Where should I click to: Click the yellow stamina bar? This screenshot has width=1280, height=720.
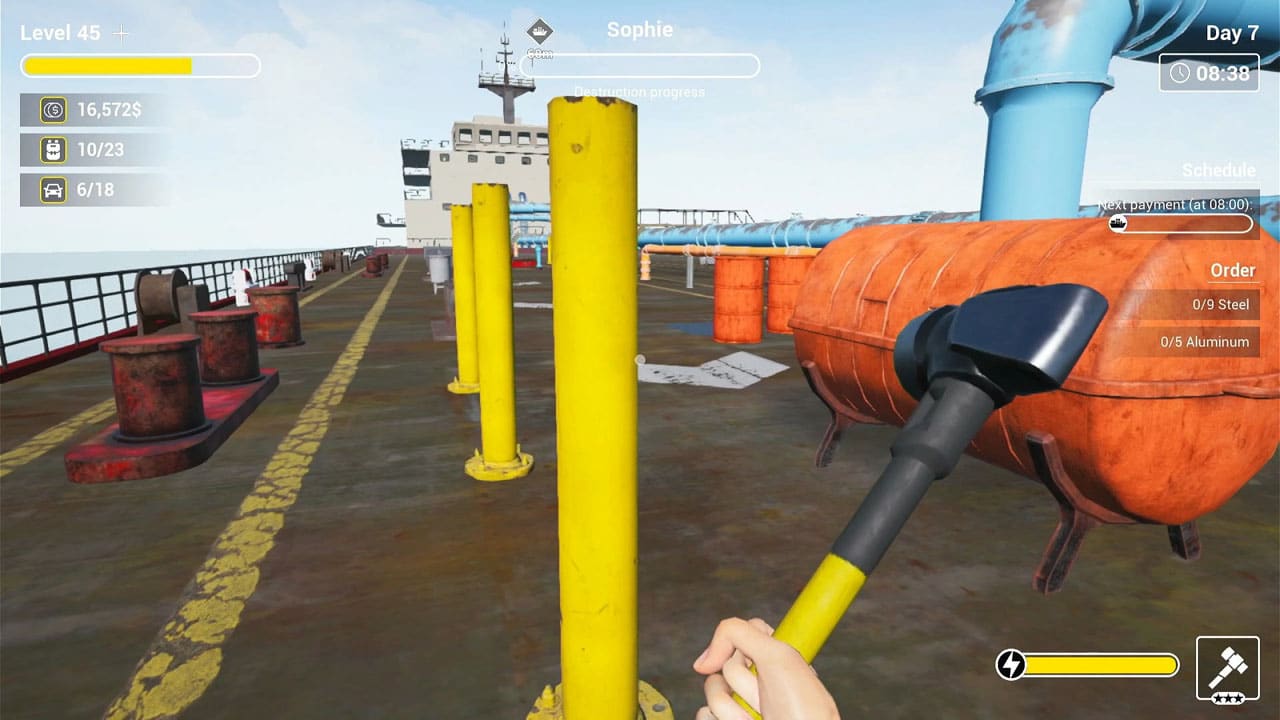[x=1100, y=662]
